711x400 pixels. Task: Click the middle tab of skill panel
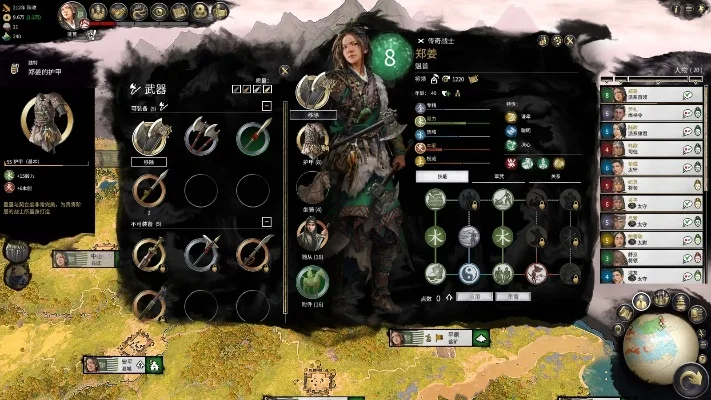[x=498, y=176]
